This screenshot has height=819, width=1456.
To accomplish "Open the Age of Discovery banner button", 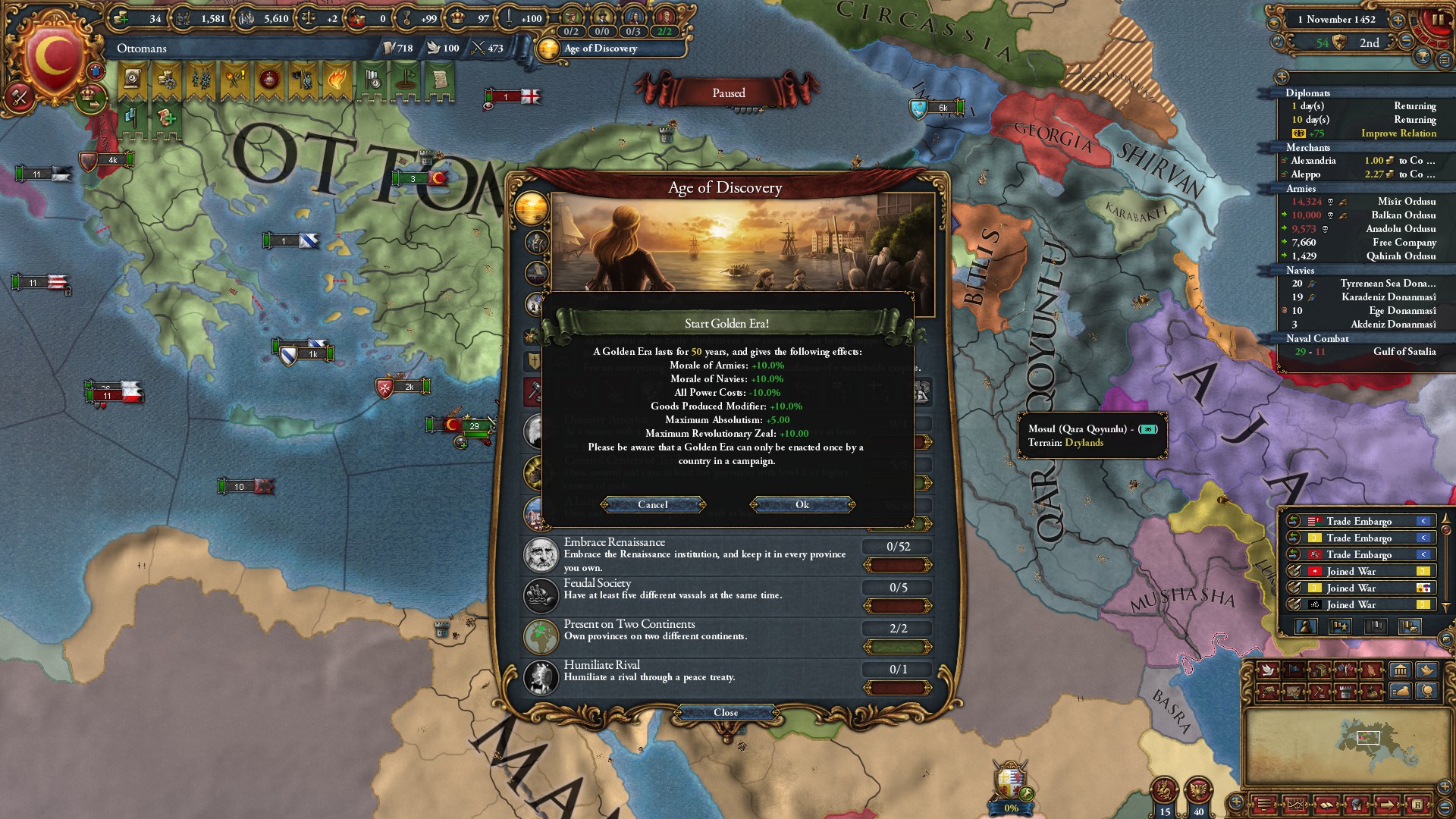I will click(610, 49).
